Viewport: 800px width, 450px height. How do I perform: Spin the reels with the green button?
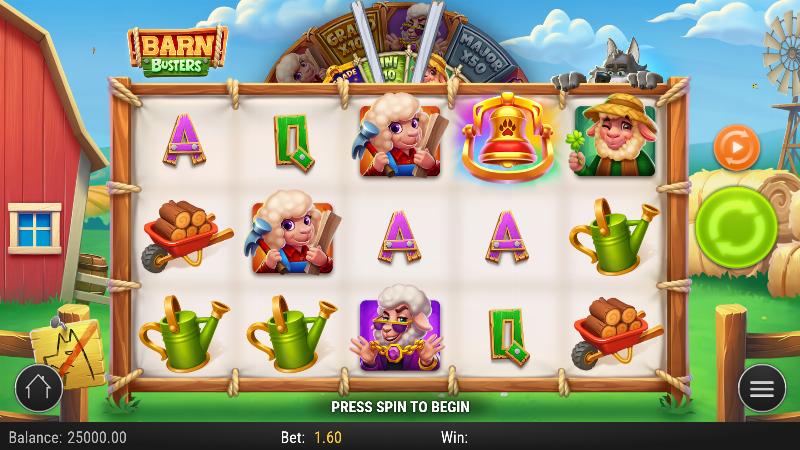pos(736,227)
